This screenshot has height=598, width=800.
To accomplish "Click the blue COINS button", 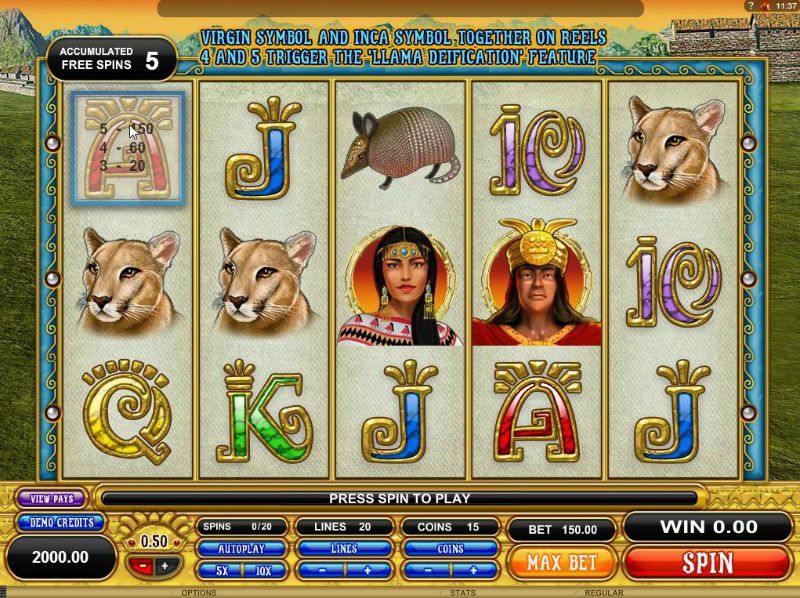I will 449,549.
